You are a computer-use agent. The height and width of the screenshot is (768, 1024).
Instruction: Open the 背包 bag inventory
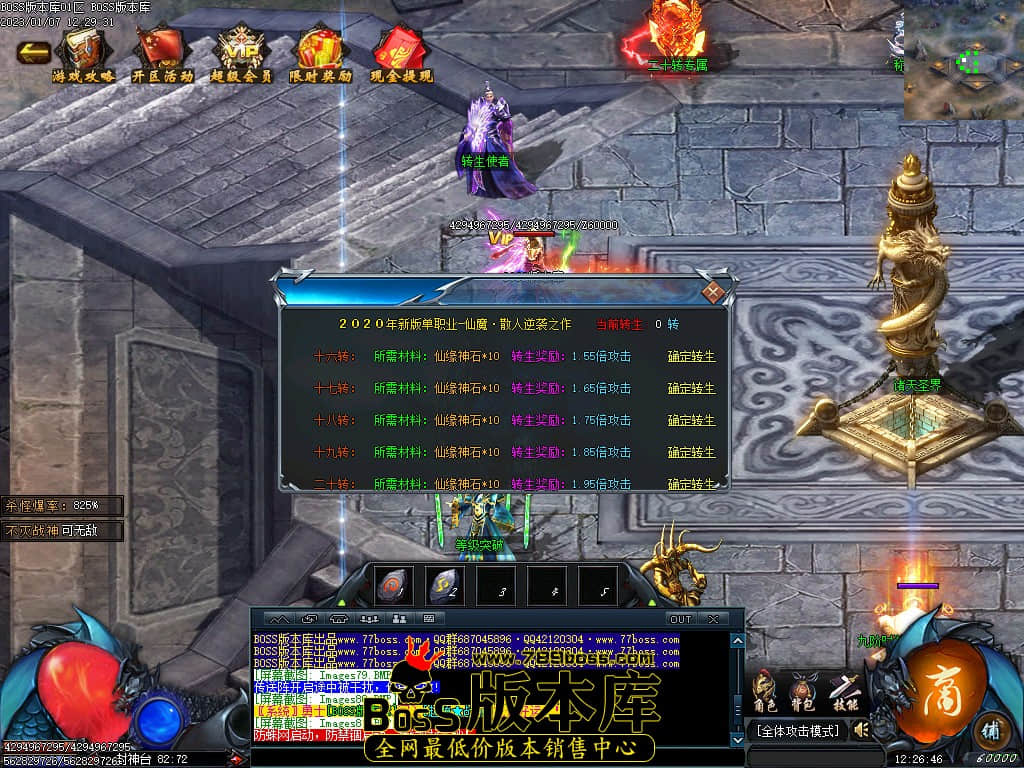[x=803, y=692]
